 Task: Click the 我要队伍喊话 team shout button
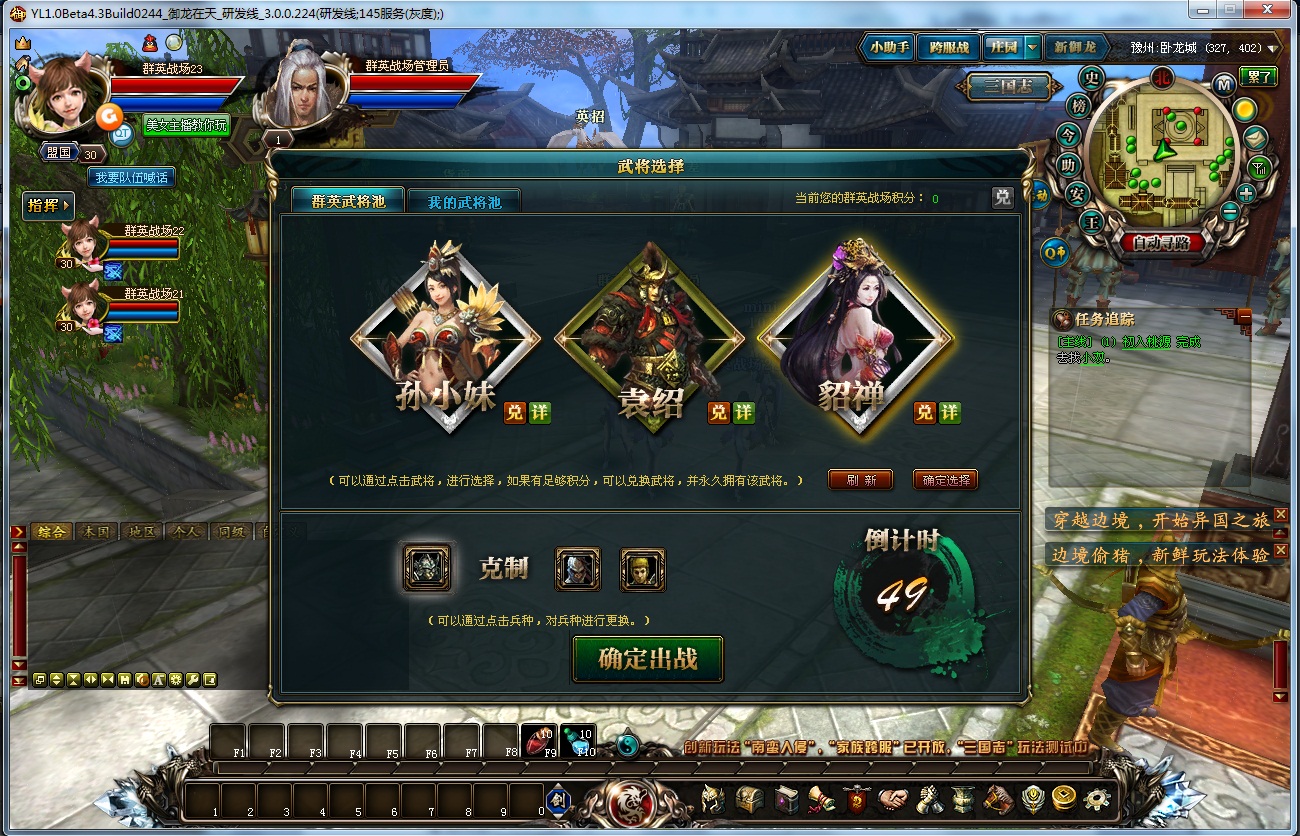click(x=132, y=177)
